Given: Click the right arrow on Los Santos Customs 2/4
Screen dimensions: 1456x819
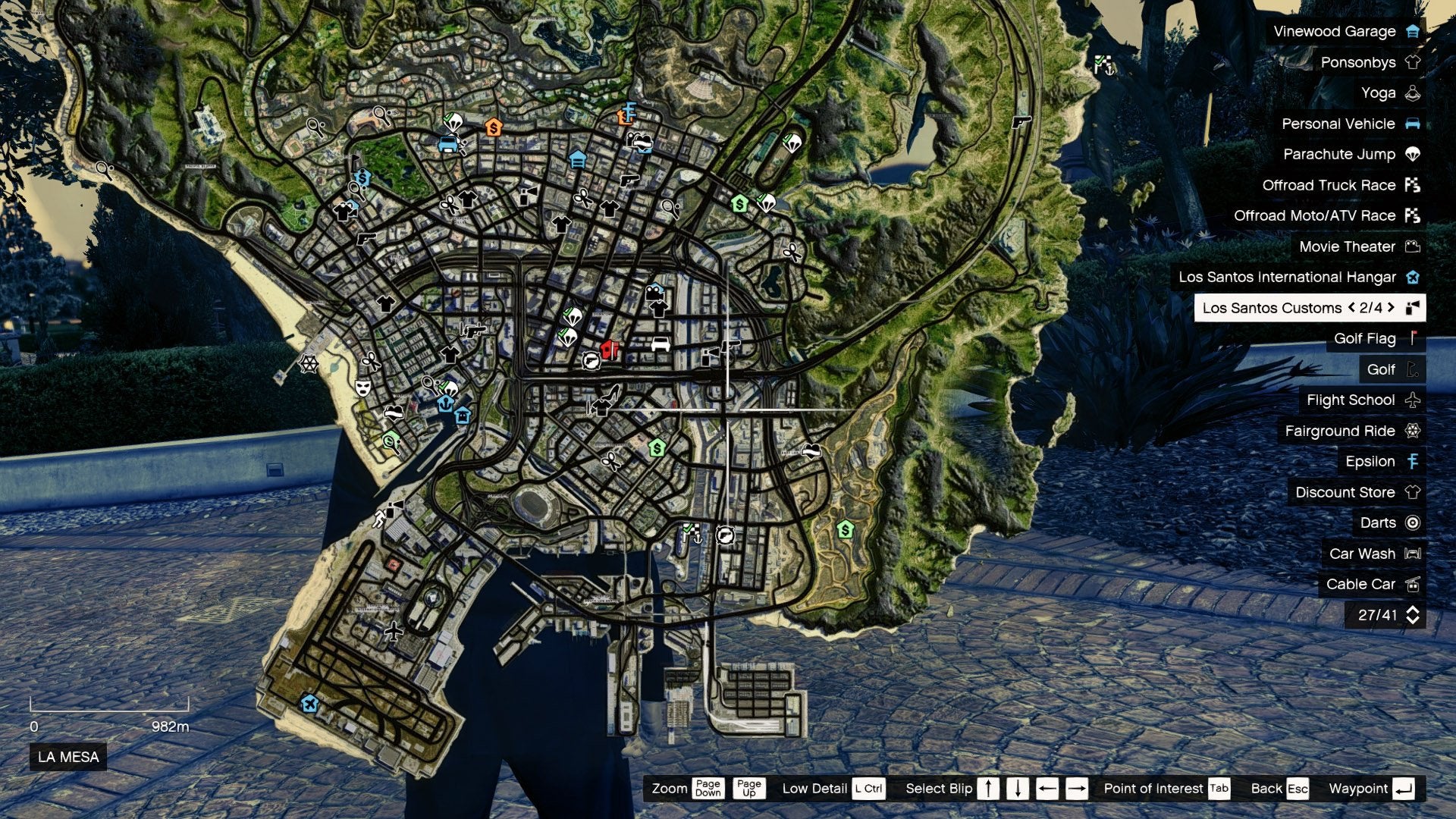Looking at the screenshot, I should [x=1392, y=308].
